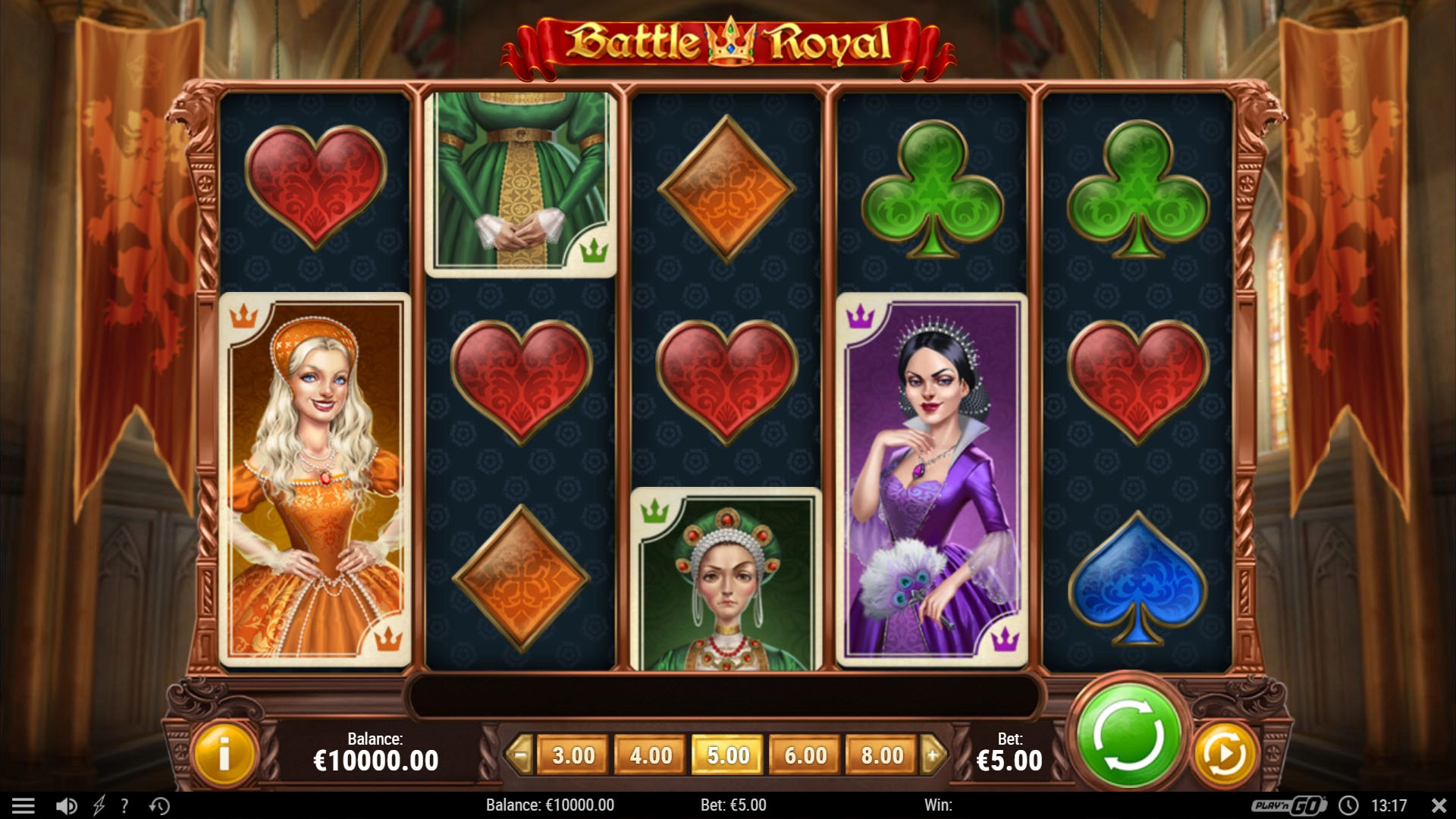1456x819 pixels.
Task: Close the game with the X
Action: tap(1439, 805)
